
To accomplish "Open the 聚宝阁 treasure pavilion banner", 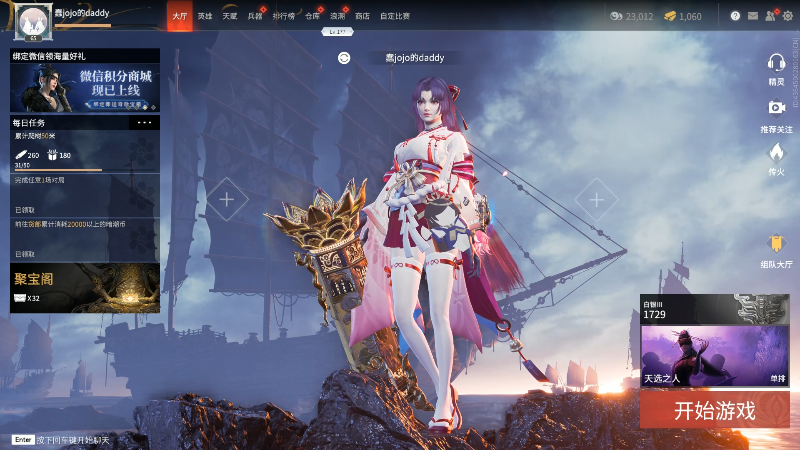I will pyautogui.click(x=85, y=288).
